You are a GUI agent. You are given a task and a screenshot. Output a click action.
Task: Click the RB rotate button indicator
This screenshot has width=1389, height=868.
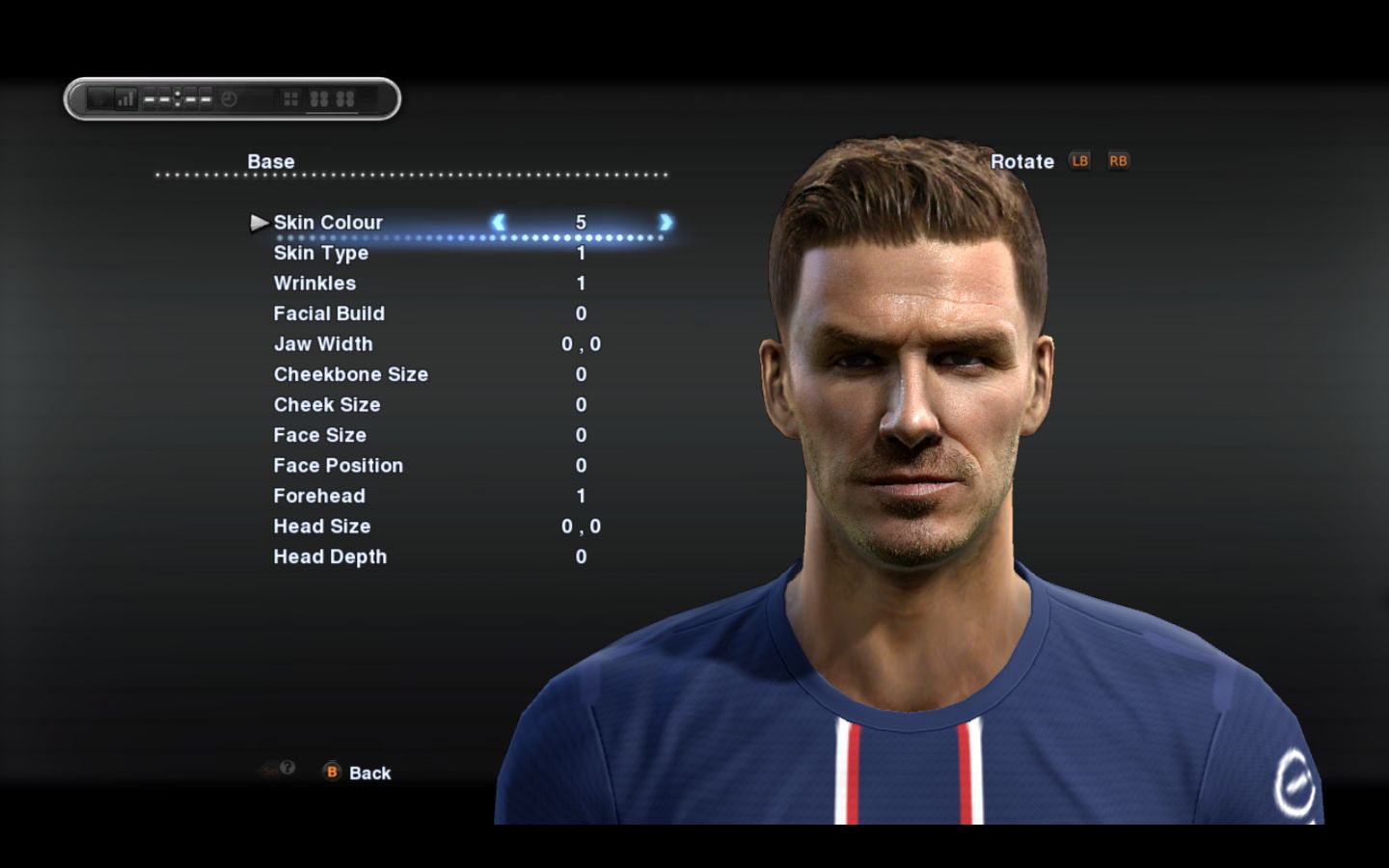tap(1117, 161)
